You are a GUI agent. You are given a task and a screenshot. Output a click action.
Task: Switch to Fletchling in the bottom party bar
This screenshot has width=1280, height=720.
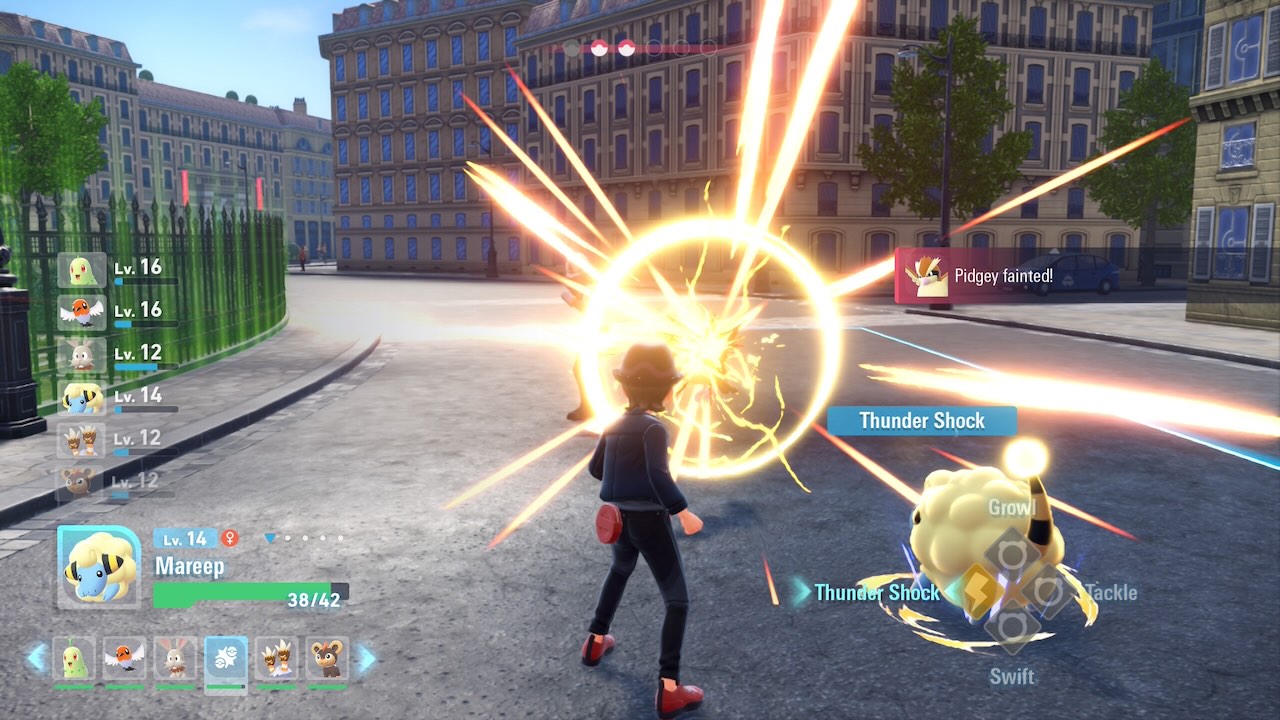[x=124, y=658]
